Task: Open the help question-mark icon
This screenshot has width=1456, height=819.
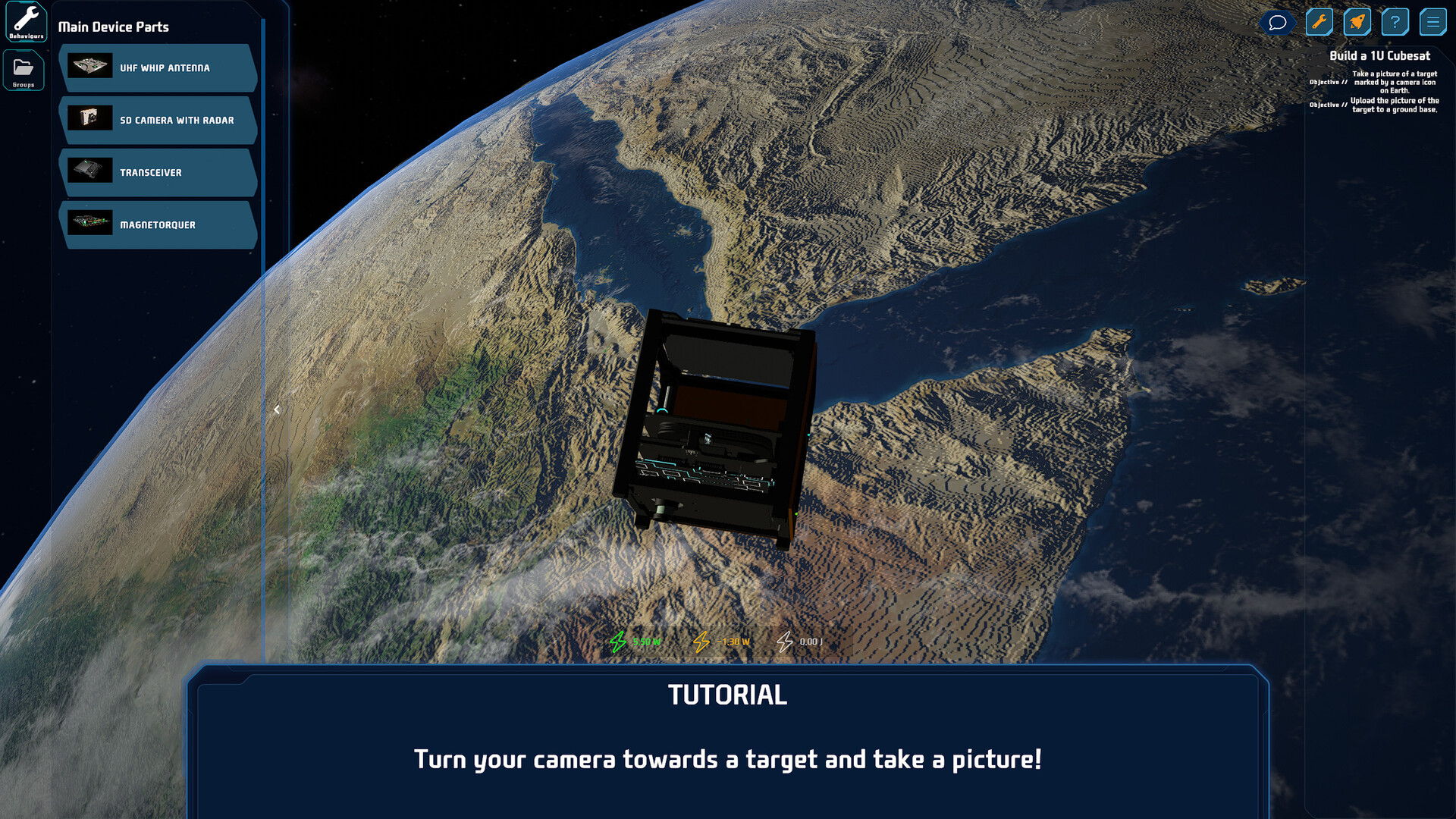Action: [1395, 22]
